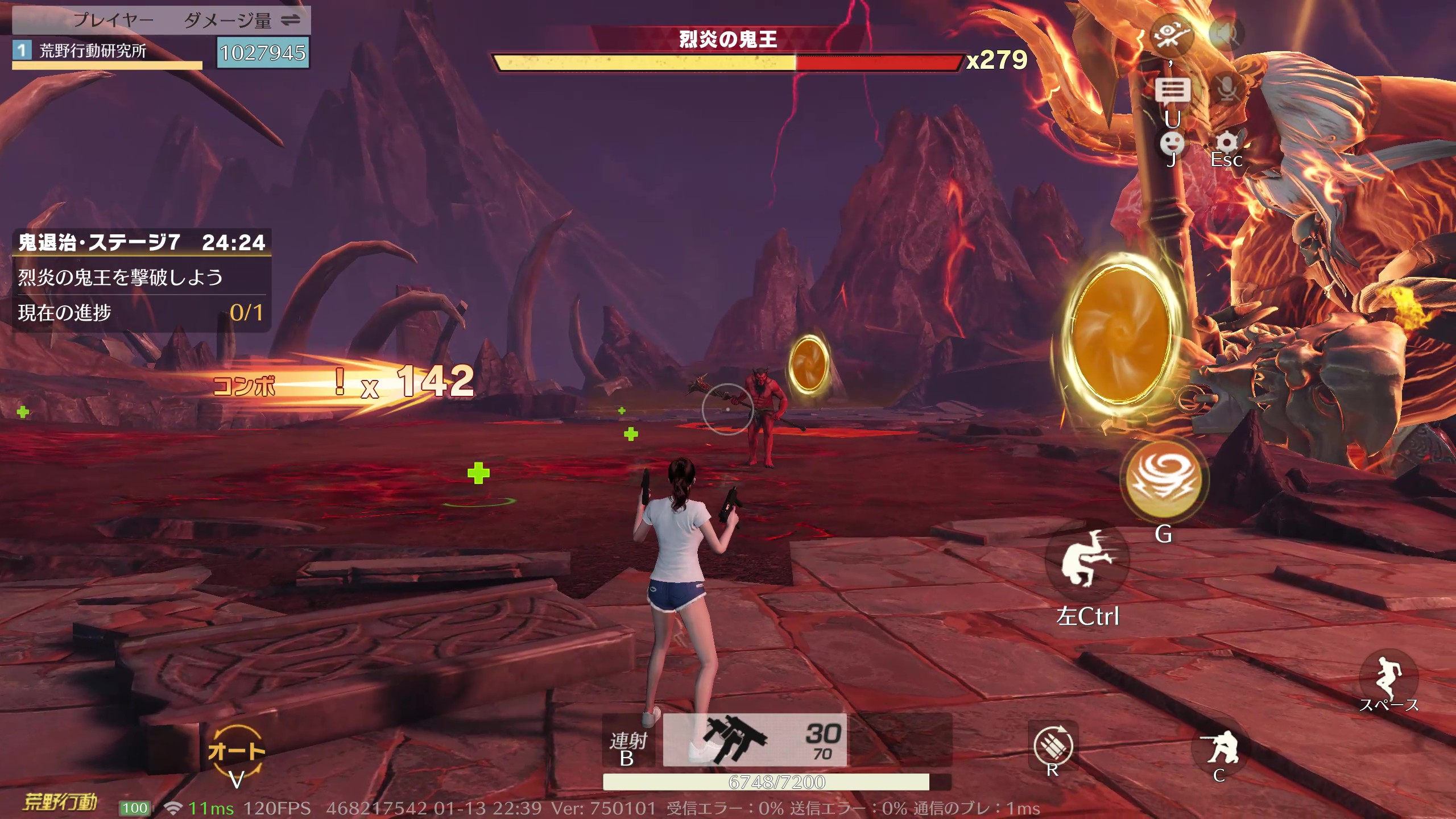1456x819 pixels.
Task: Open the chat message panel
Action: pyautogui.click(x=1172, y=90)
